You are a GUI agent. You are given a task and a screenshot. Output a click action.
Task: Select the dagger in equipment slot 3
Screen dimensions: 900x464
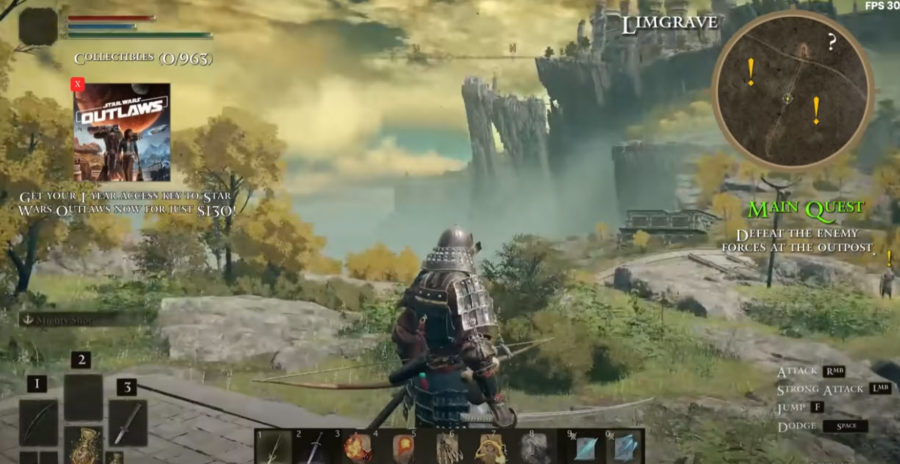(x=128, y=421)
